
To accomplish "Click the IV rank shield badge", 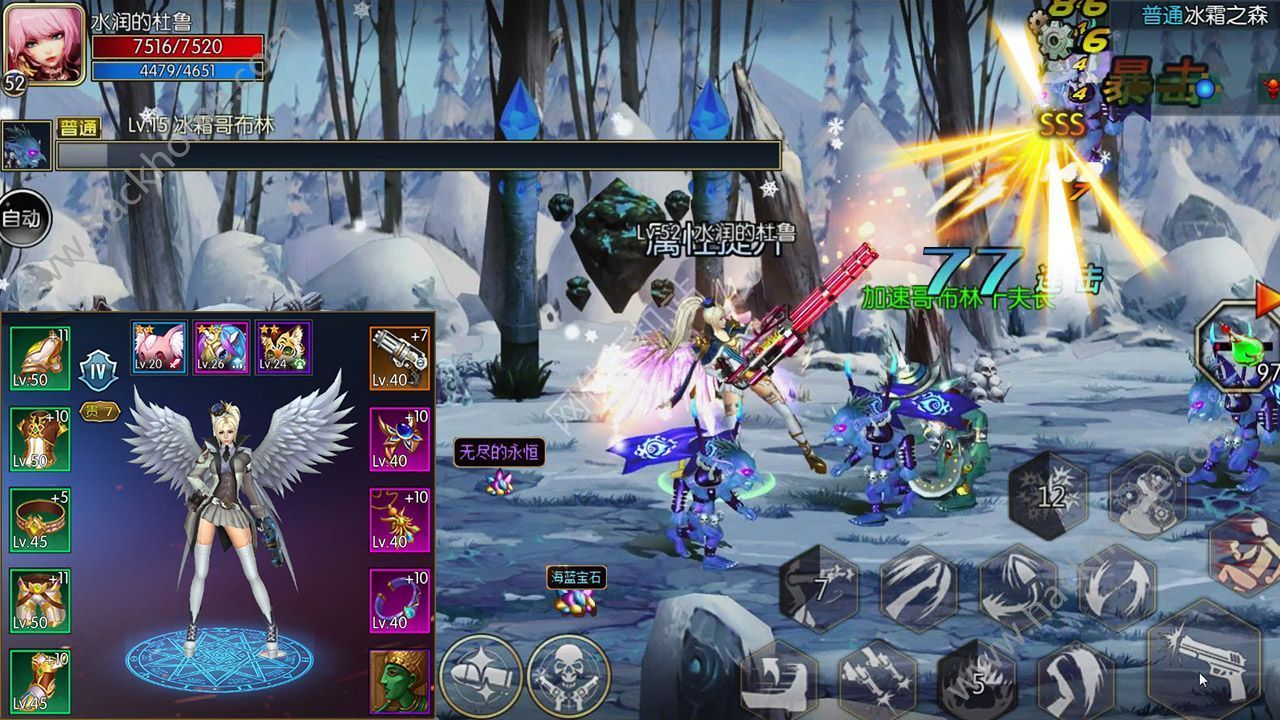I will [99, 368].
